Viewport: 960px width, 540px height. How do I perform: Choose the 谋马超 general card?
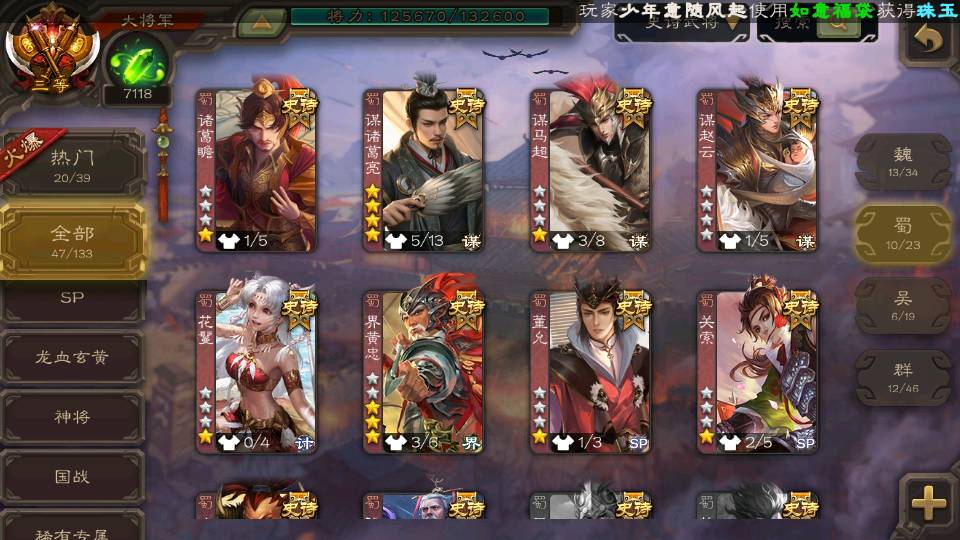pyautogui.click(x=591, y=170)
